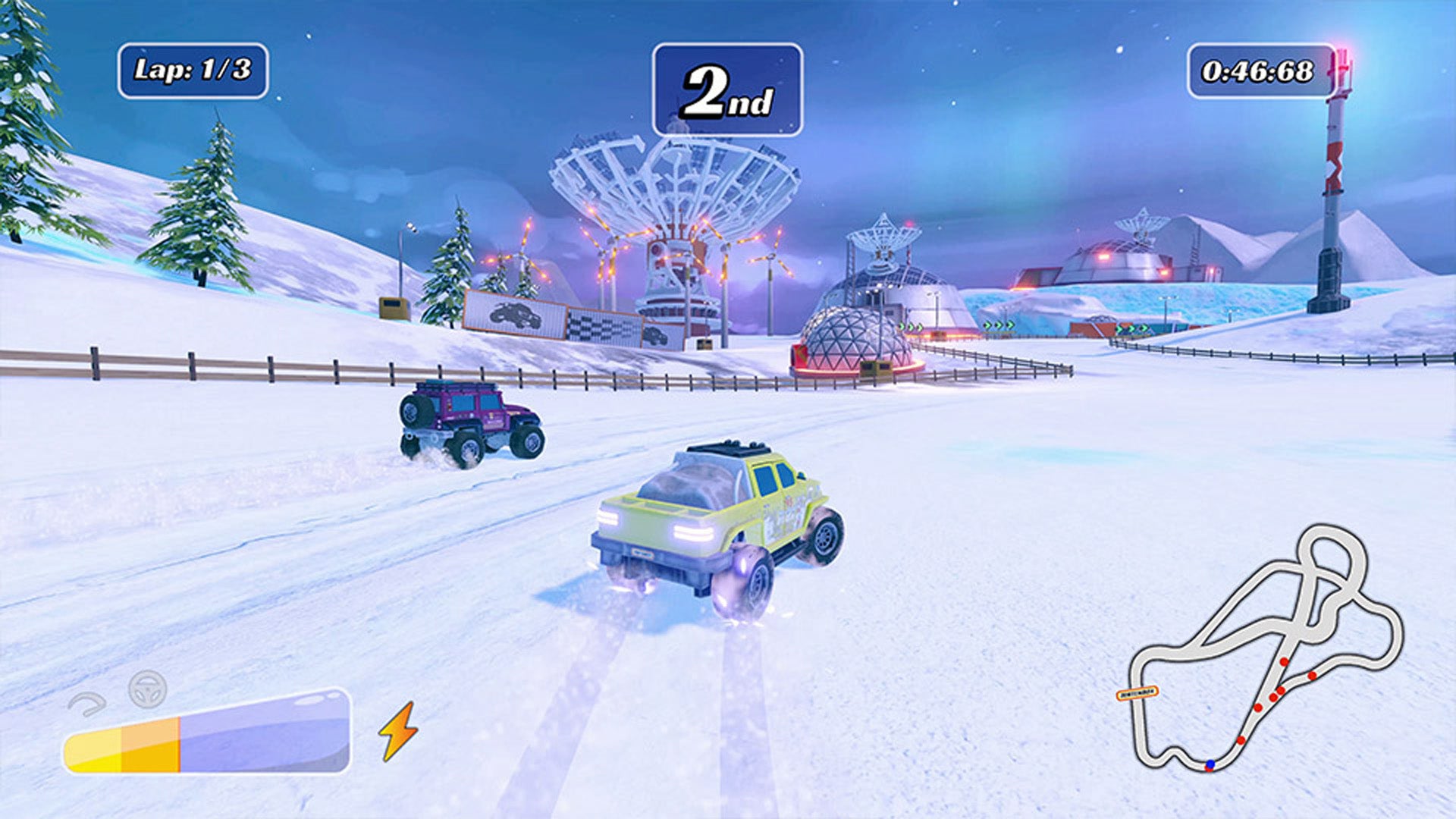Image resolution: width=1456 pixels, height=819 pixels.
Task: Click the topmost red opponent dot on minimap
Action: point(1283,661)
